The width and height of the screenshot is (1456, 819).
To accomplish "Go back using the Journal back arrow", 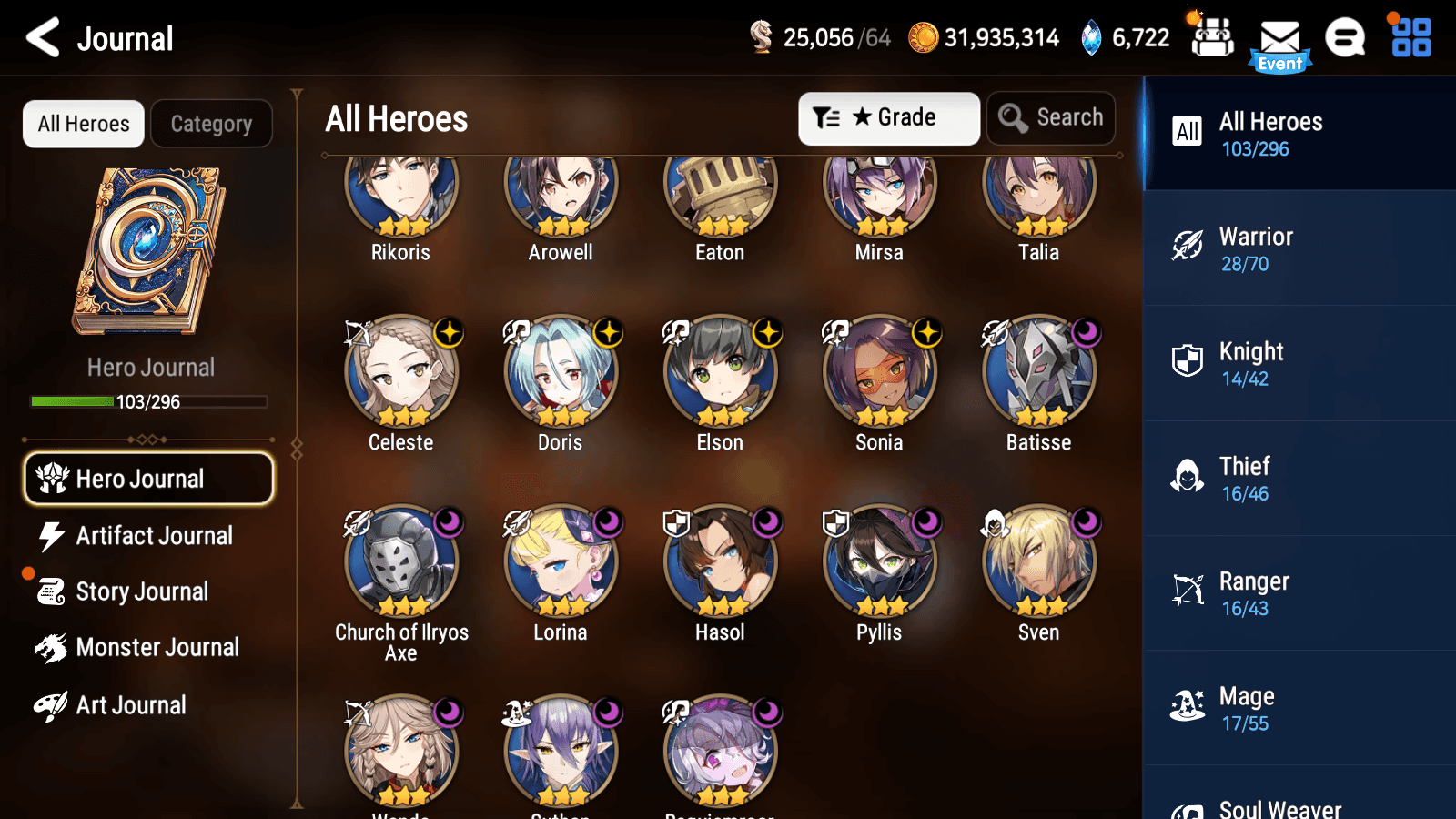I will pos(40,38).
